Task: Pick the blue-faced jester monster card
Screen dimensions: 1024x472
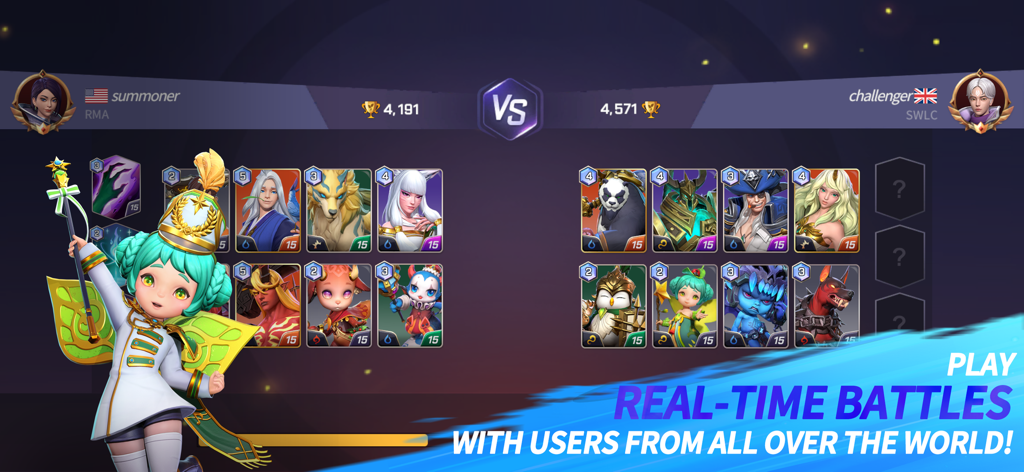Action: tap(410, 306)
